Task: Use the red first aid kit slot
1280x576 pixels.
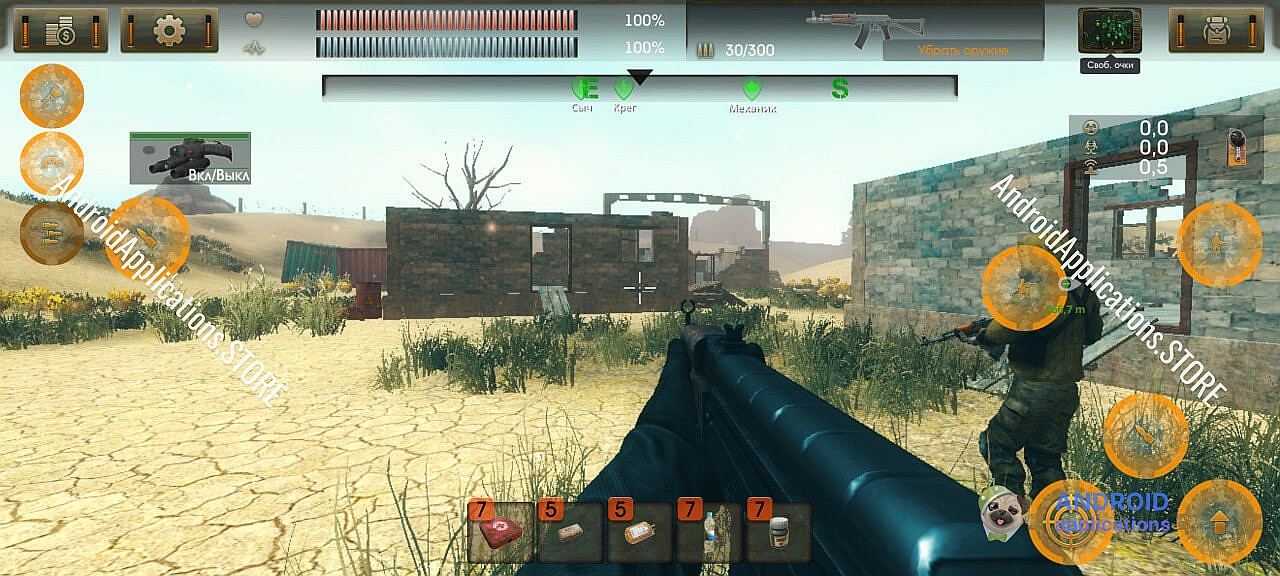Action: [x=501, y=532]
